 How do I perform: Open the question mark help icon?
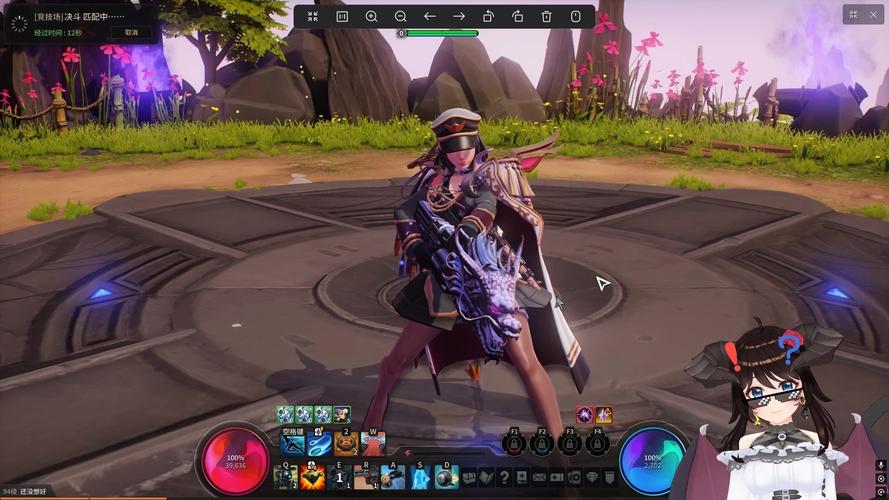click(x=505, y=477)
